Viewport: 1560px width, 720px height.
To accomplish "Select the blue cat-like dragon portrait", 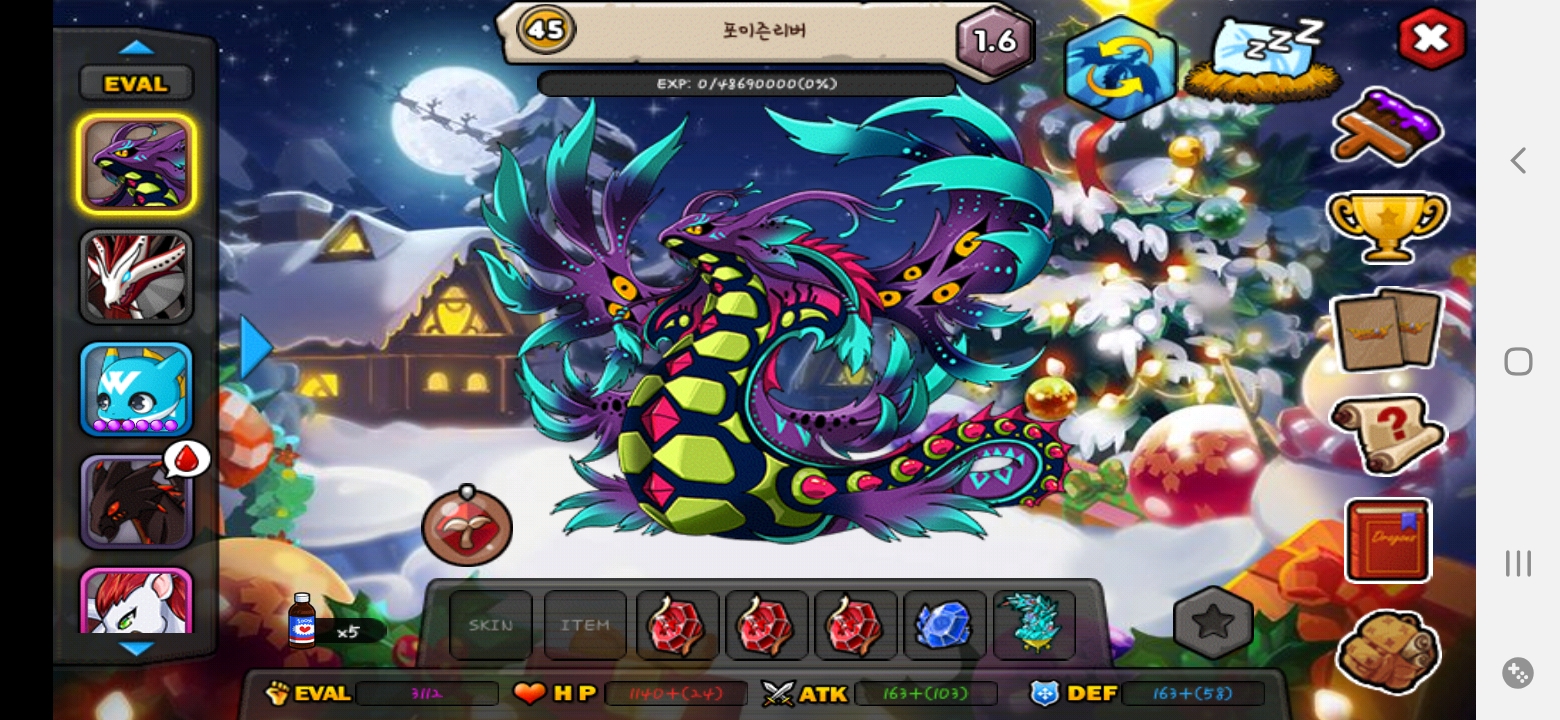I will [136, 389].
